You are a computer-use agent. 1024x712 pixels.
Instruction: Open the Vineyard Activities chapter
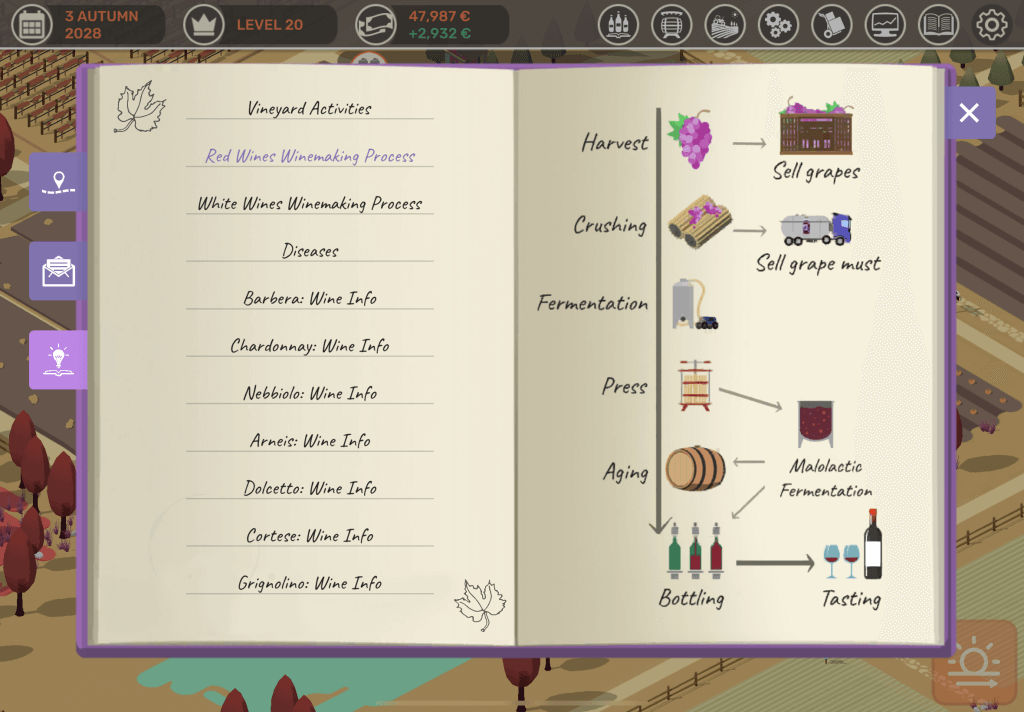coord(309,109)
